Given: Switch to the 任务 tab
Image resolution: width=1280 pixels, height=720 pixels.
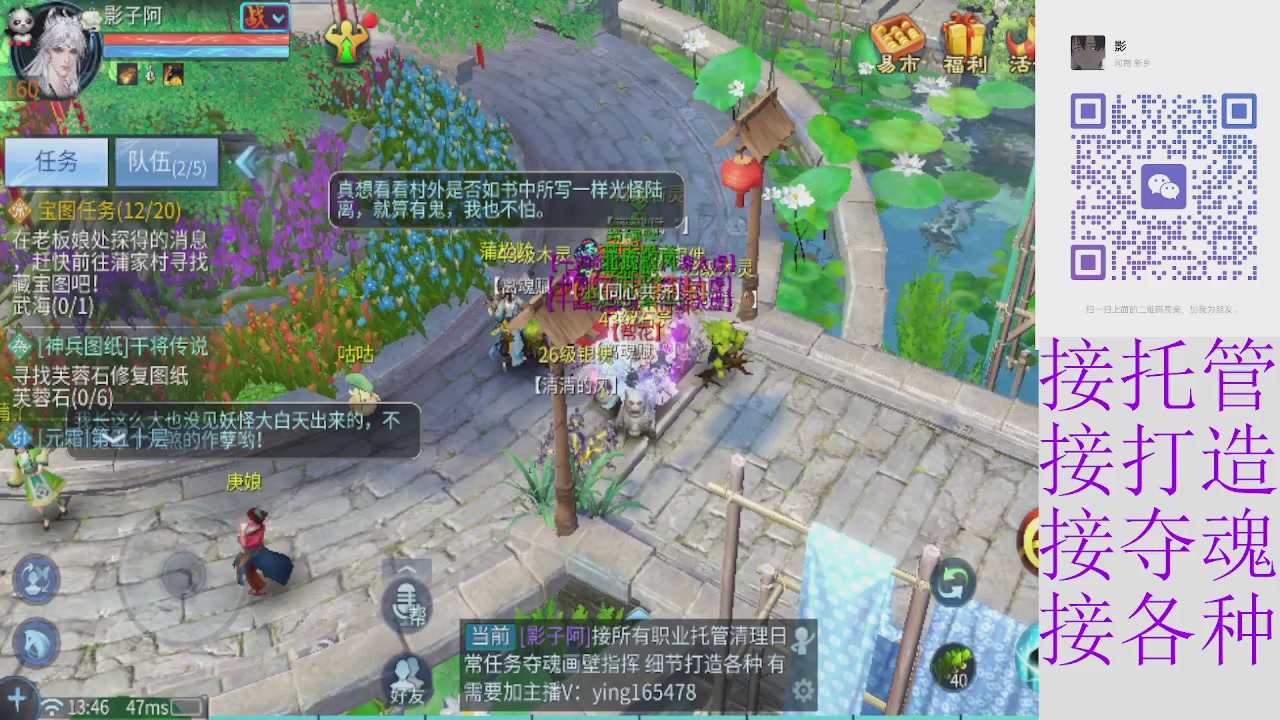Looking at the screenshot, I should [57, 162].
